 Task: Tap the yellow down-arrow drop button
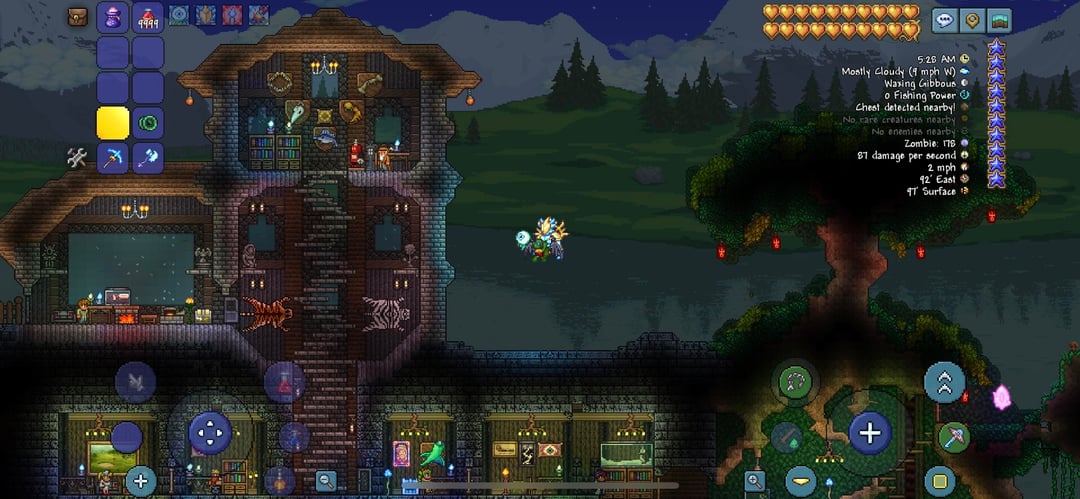800,481
